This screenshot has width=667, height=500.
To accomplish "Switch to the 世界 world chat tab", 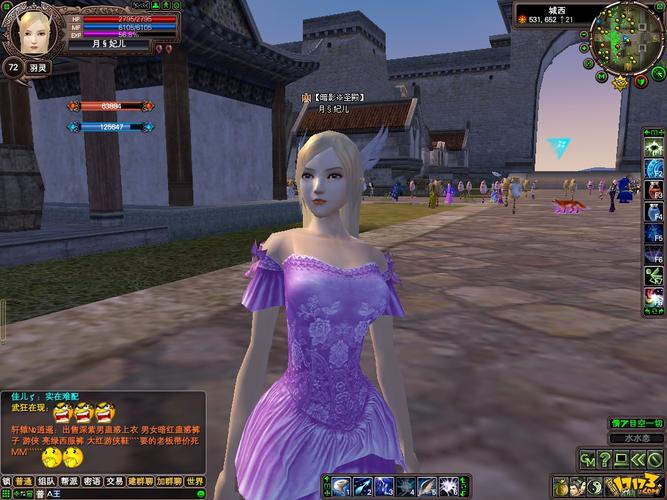I will [195, 481].
